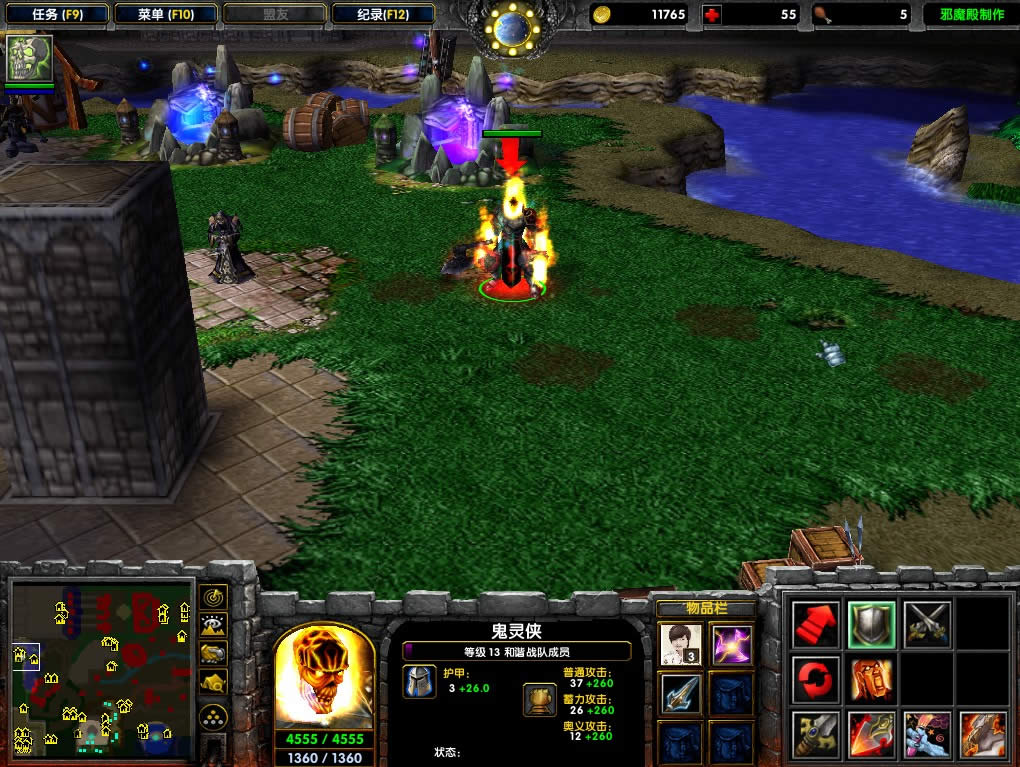Image resolution: width=1020 pixels, height=767 pixels.
Task: Activate the red arrow Move command
Action: click(x=815, y=625)
